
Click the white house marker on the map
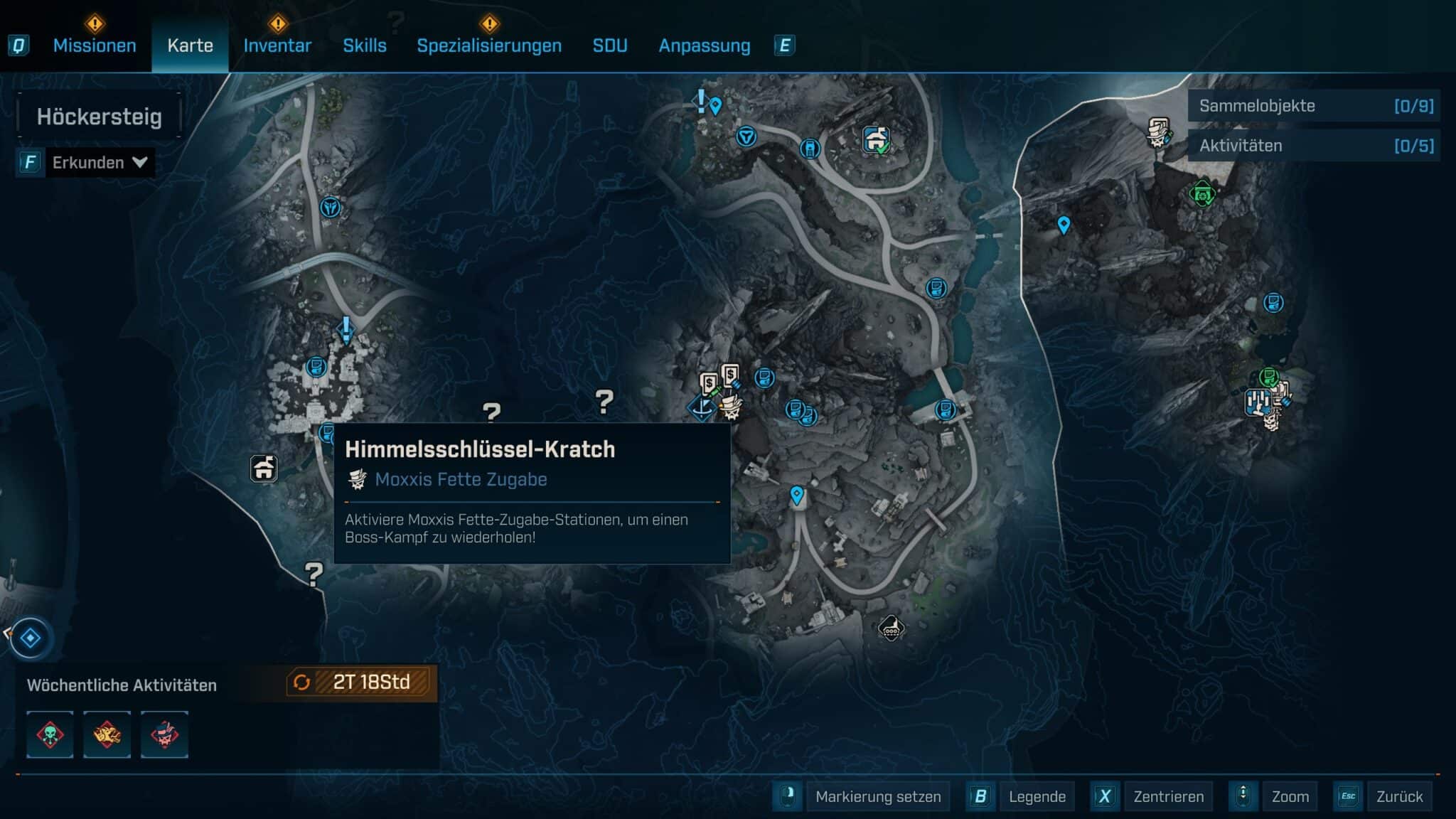[x=264, y=469]
